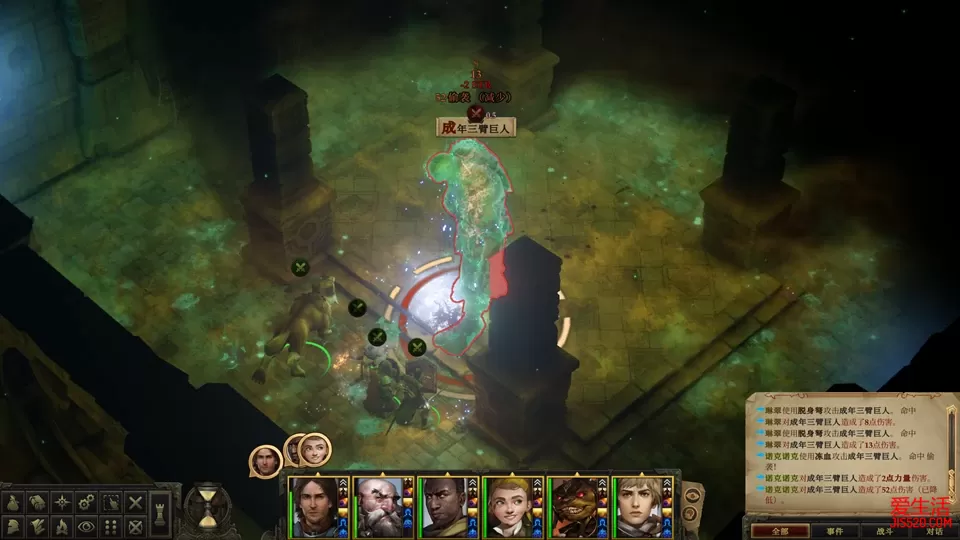Click the dashed-square select-all icon
Image resolution: width=960 pixels, height=540 pixels.
pos(111,502)
